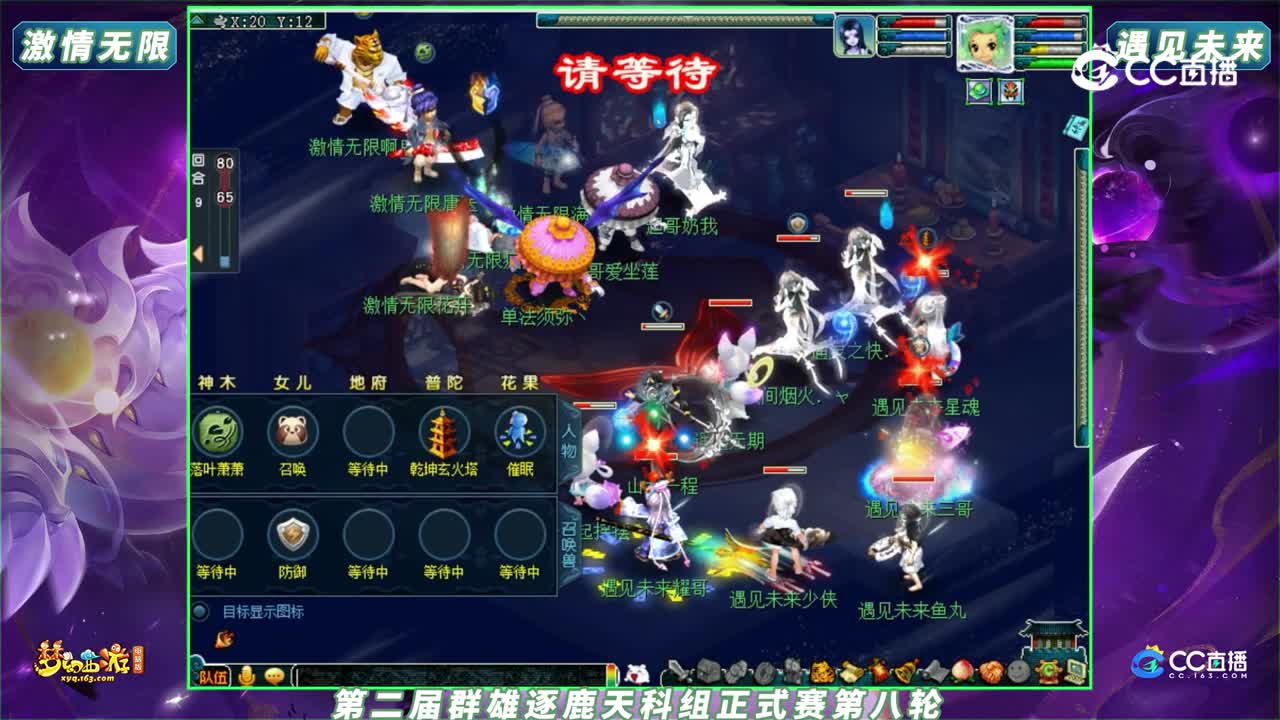Cast the 落叶萧萧 skill
1280x720 pixels.
pyautogui.click(x=219, y=431)
